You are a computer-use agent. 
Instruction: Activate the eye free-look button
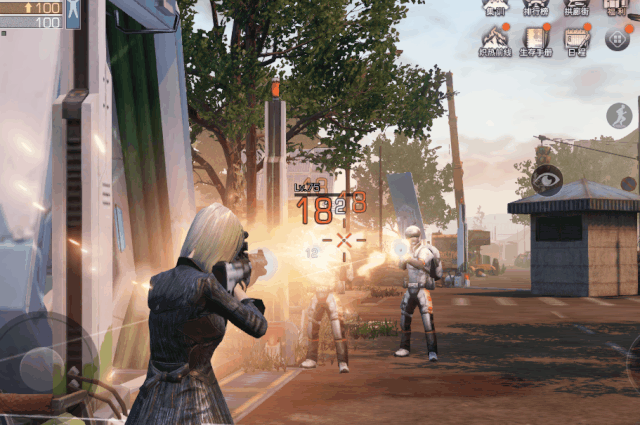tap(546, 180)
